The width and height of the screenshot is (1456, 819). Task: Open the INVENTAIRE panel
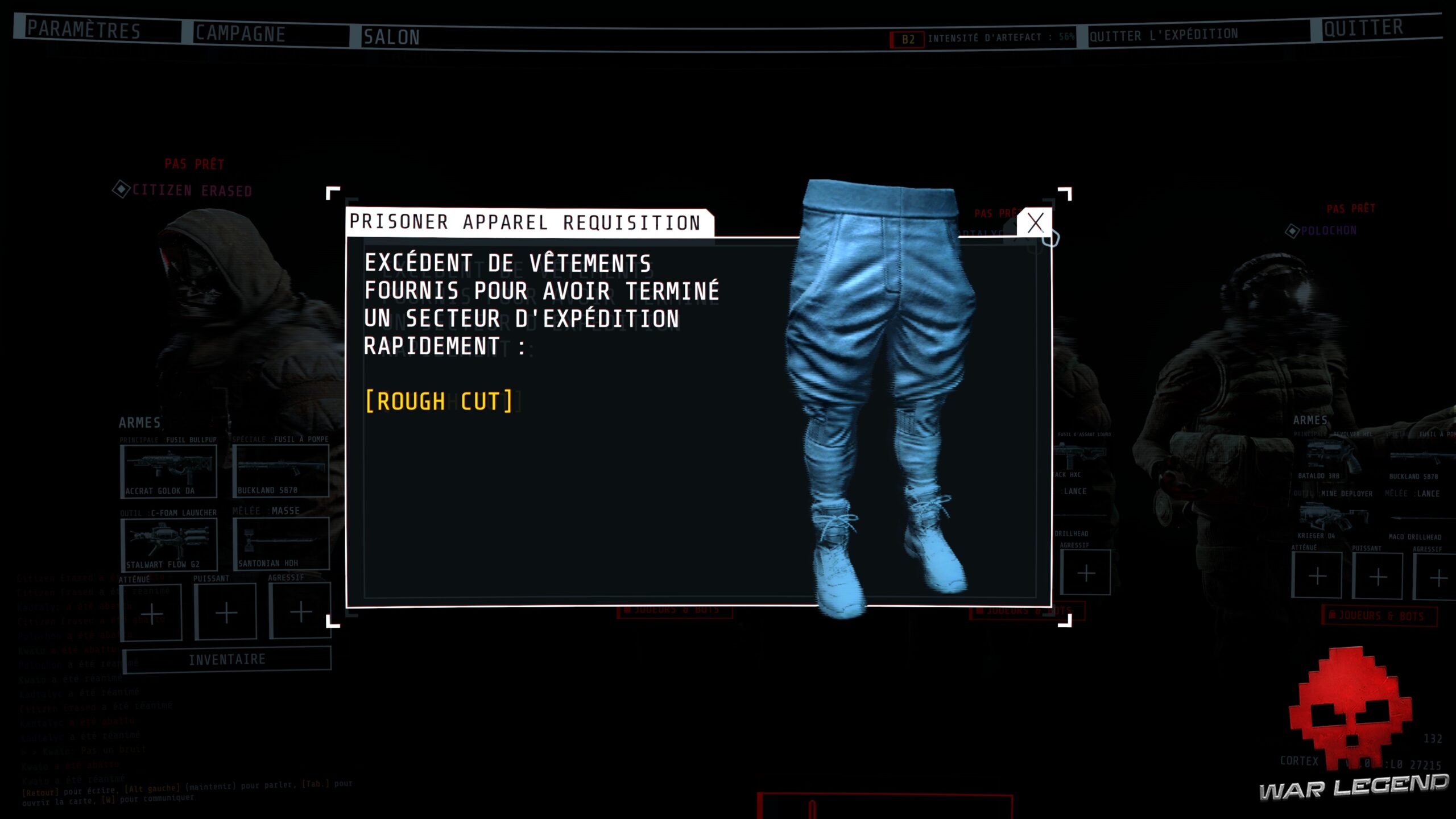226,659
